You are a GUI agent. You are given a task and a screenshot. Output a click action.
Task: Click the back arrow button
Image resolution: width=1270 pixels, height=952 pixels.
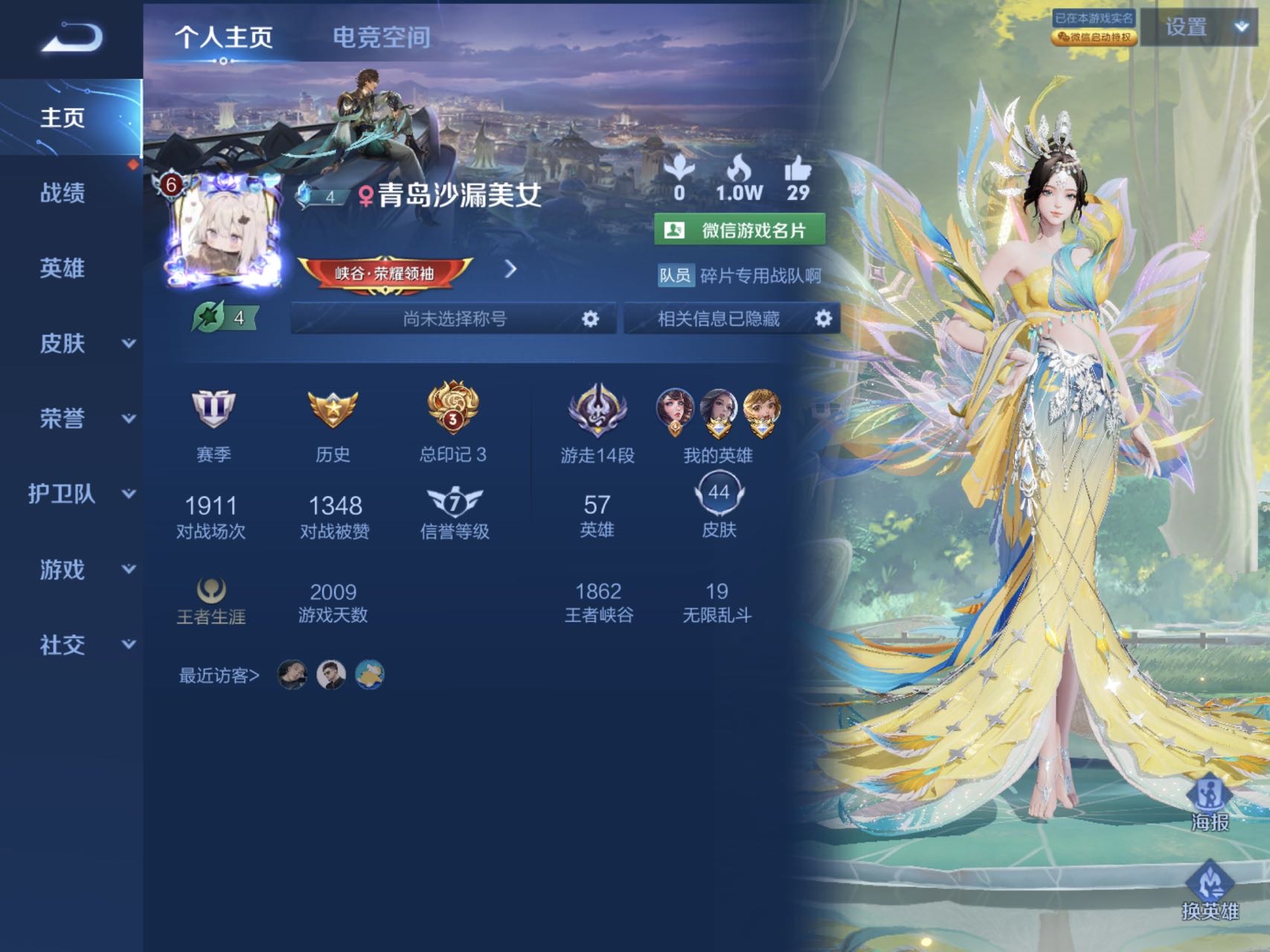click(x=71, y=37)
